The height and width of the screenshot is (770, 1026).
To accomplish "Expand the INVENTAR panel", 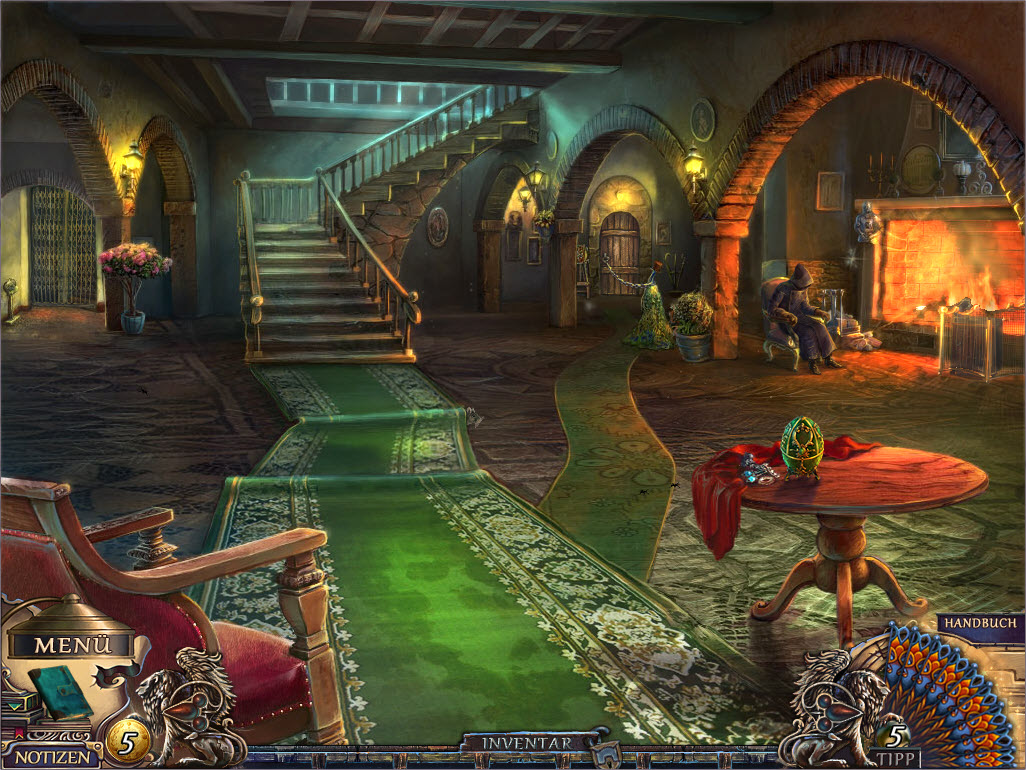I will [527, 743].
